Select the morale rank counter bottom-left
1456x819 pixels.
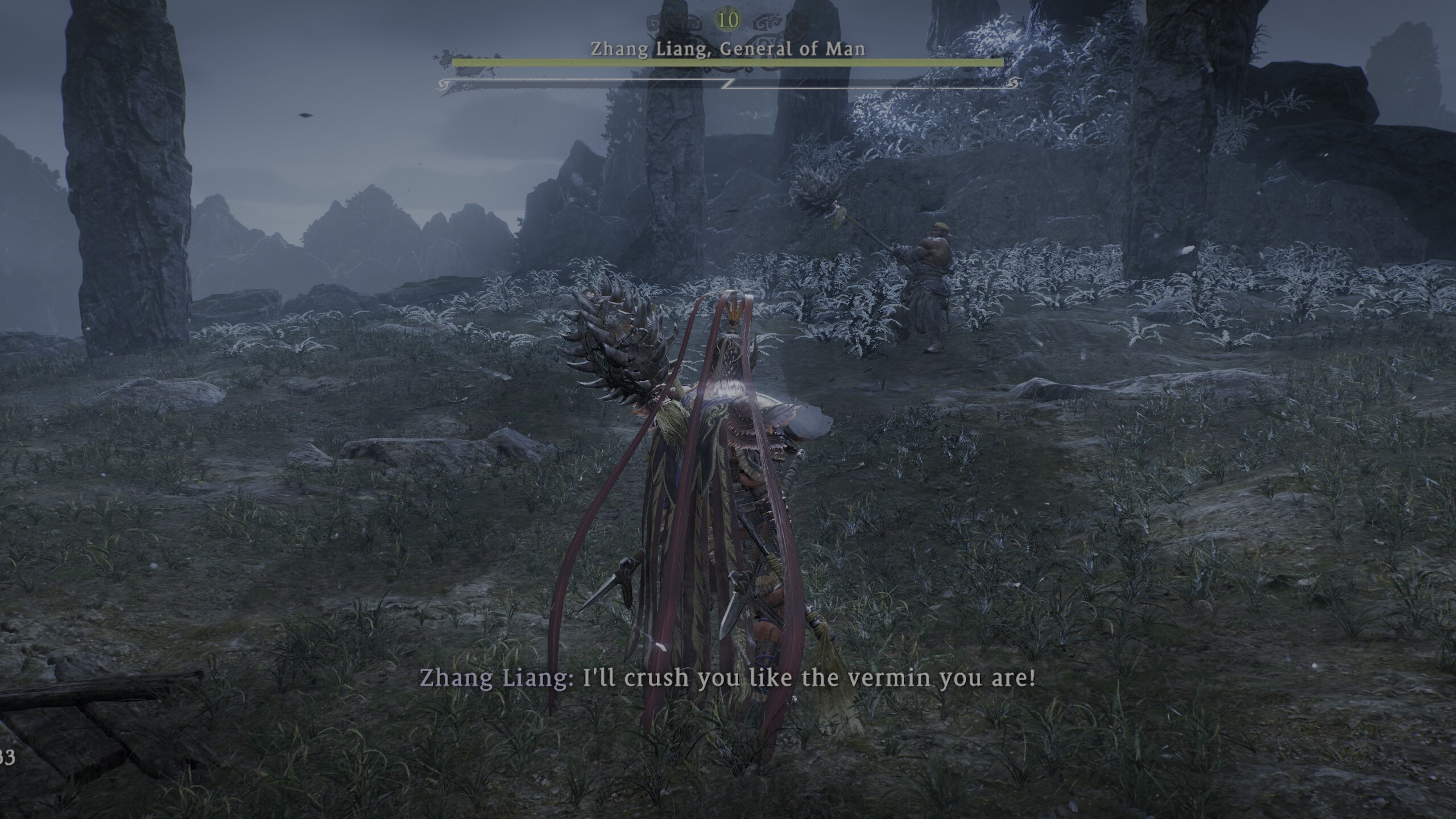coord(8,758)
